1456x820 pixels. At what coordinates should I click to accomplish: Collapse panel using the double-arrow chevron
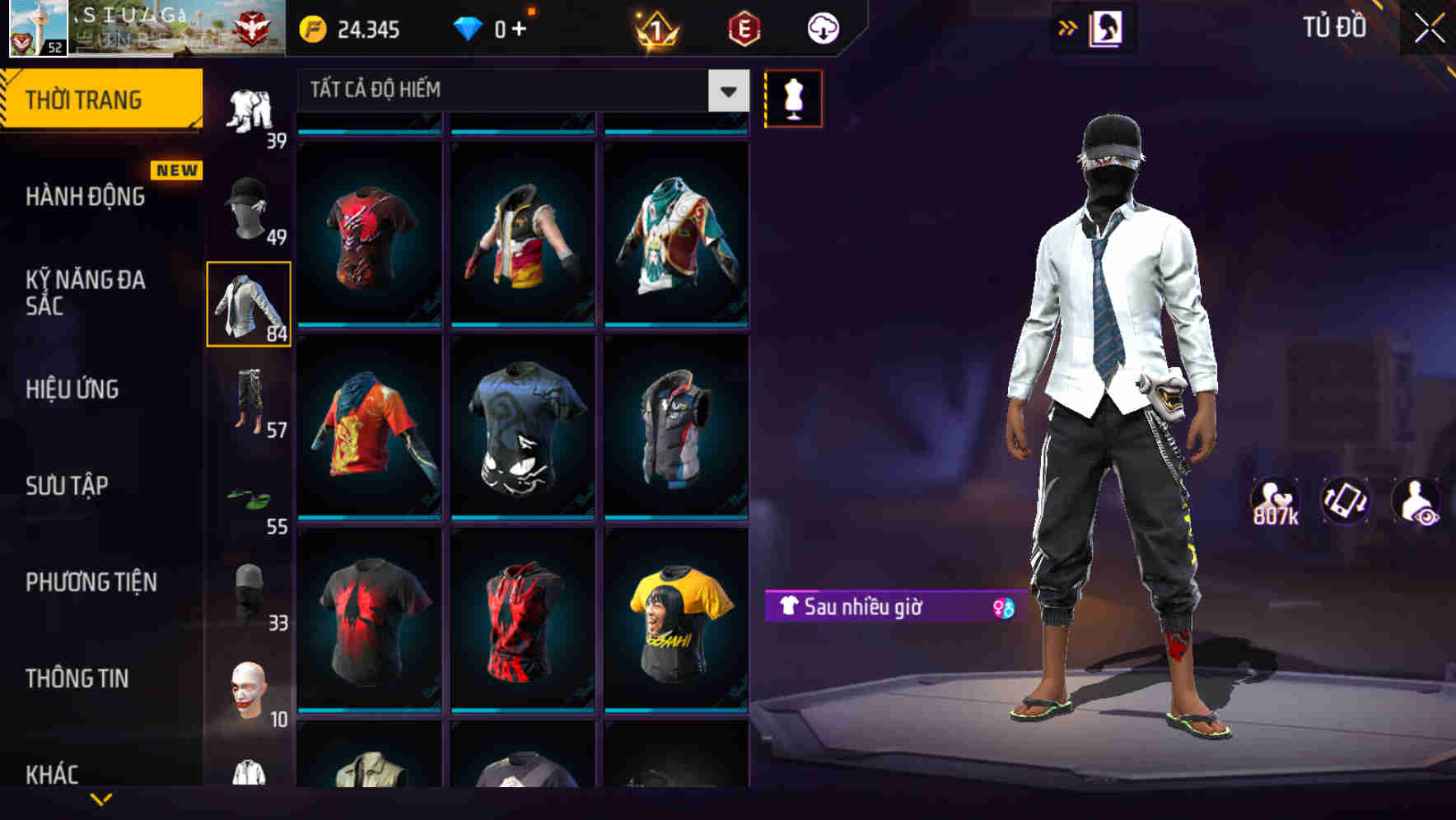1068,27
